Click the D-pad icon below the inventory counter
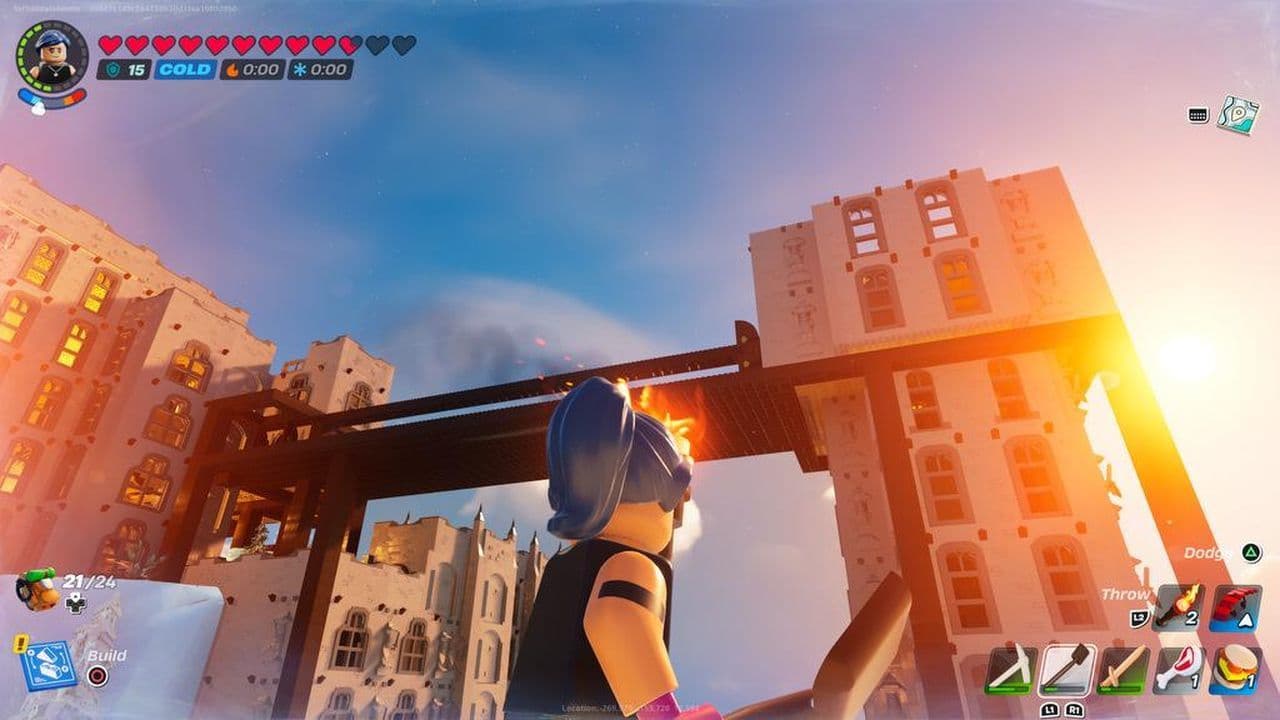This screenshot has width=1280, height=720. tap(75, 604)
